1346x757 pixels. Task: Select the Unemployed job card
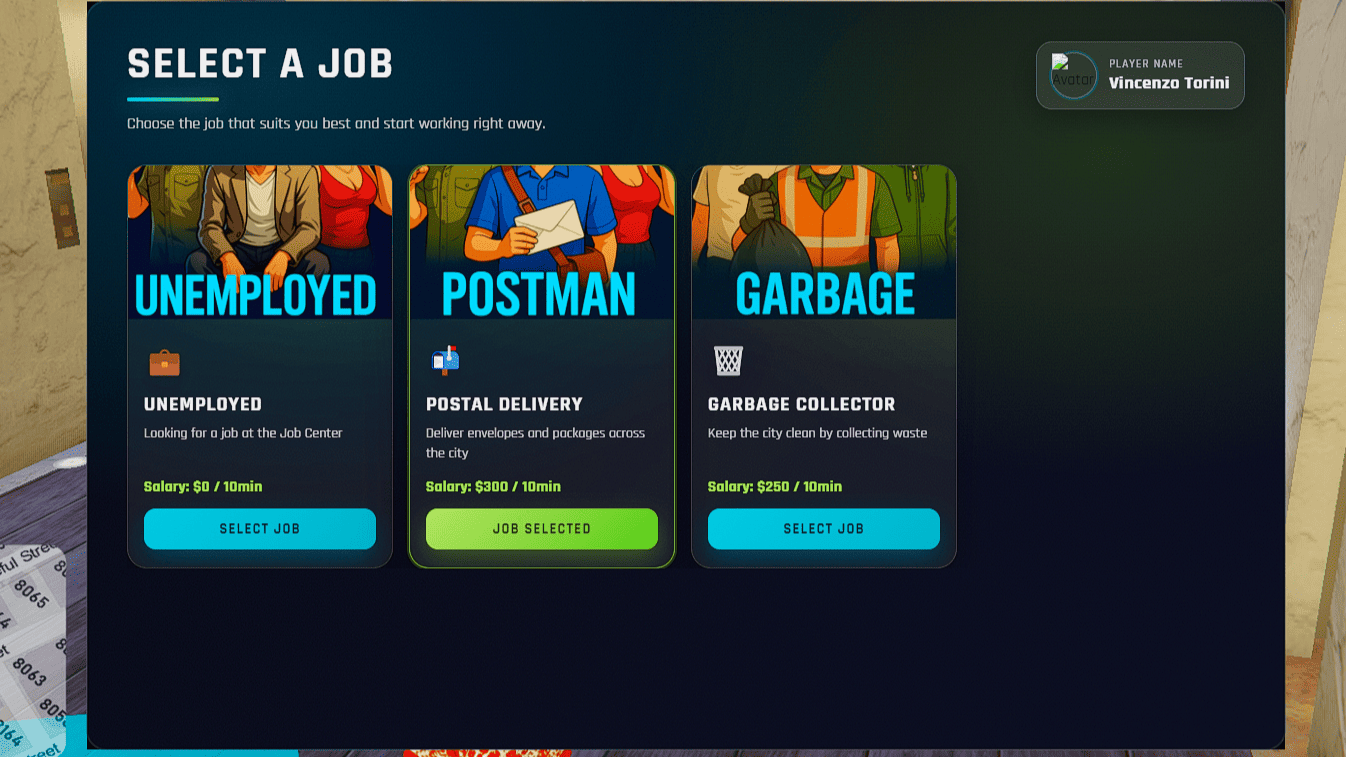[x=259, y=529]
